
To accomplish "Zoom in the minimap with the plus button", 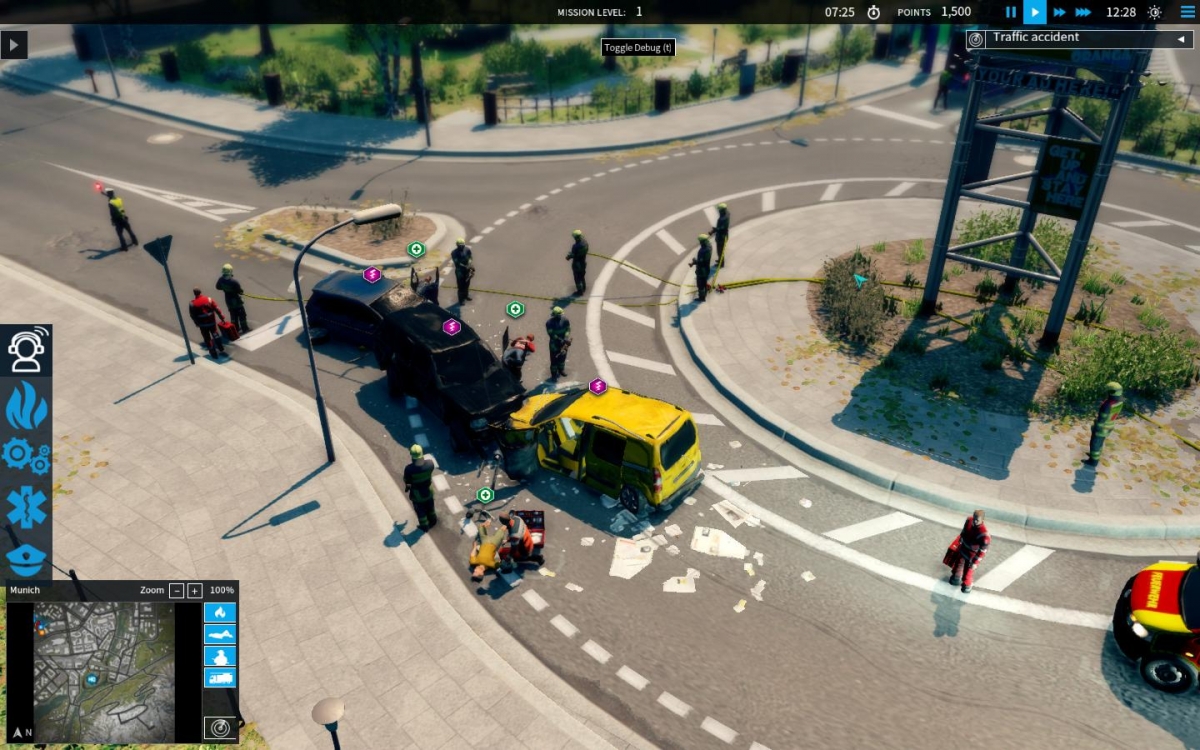I will coord(195,590).
